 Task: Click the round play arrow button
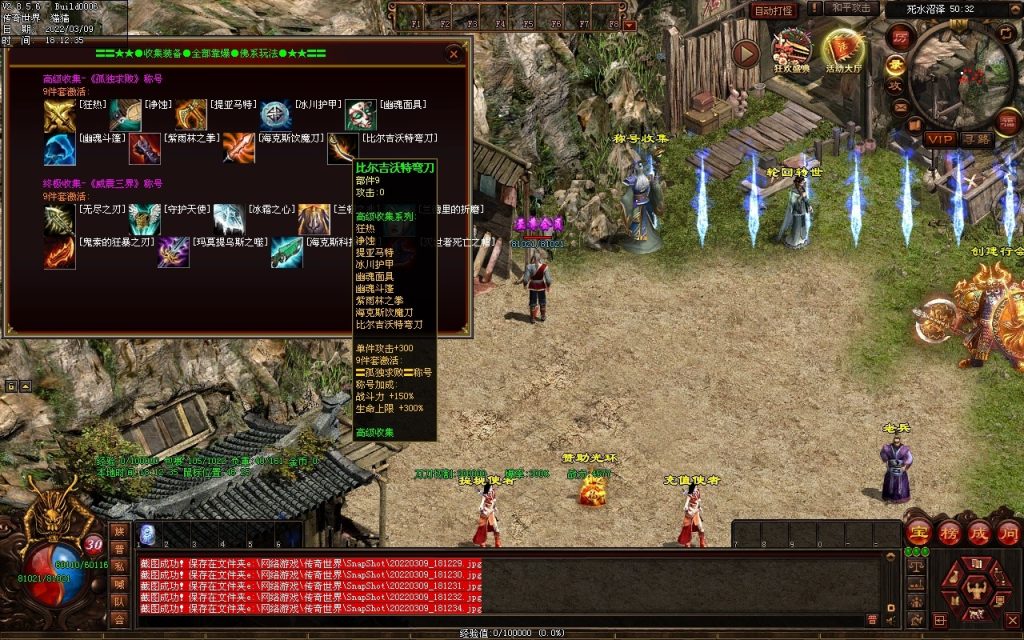pyautogui.click(x=746, y=53)
